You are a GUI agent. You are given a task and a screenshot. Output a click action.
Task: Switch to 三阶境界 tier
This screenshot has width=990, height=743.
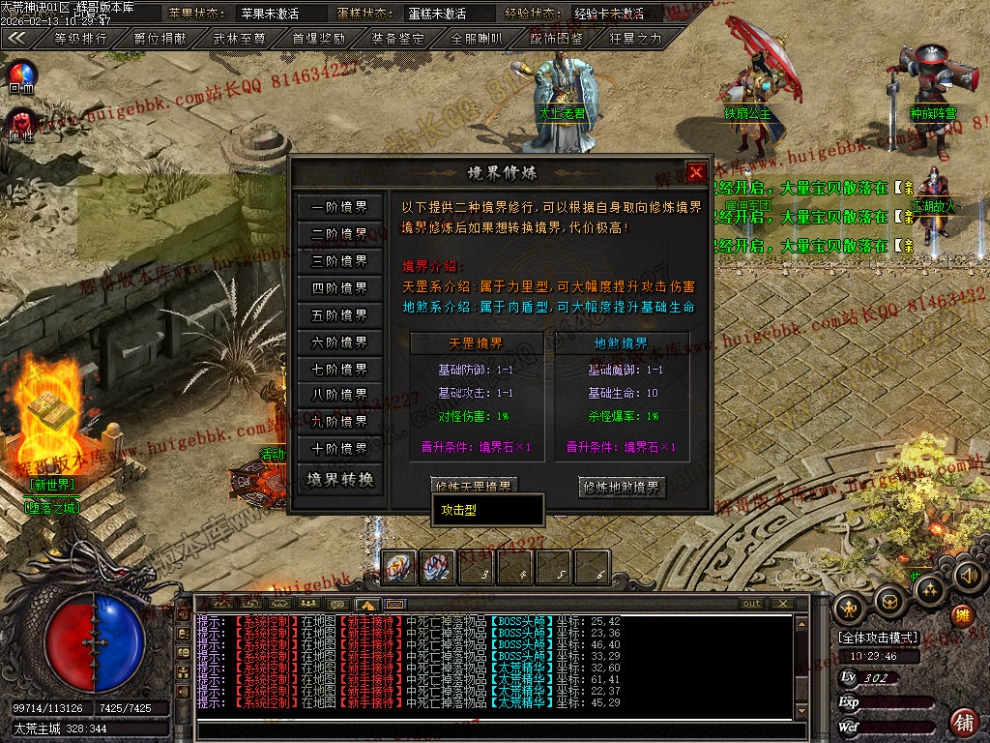pos(340,261)
